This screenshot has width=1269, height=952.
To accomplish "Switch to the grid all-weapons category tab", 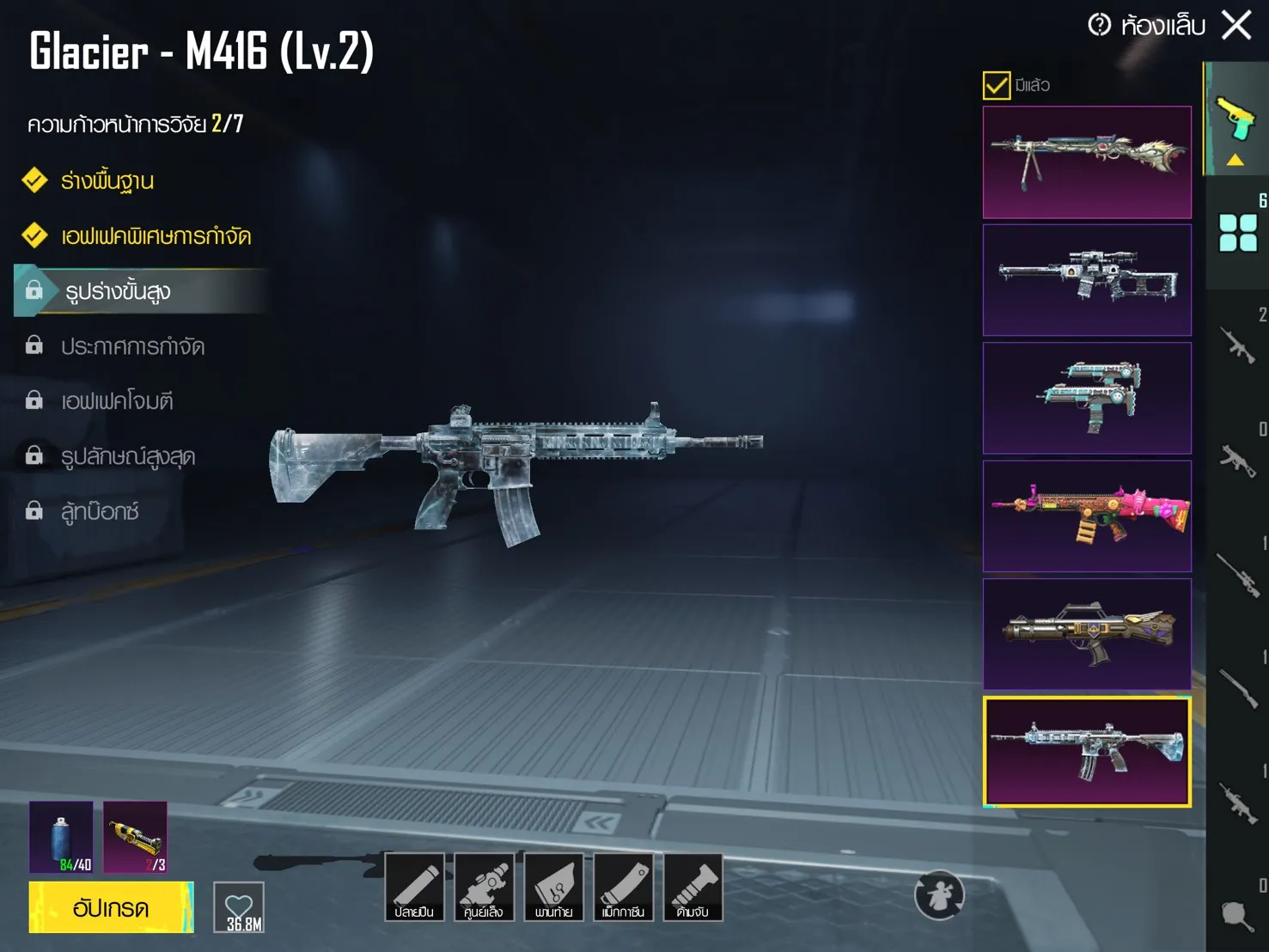I will click(1238, 232).
